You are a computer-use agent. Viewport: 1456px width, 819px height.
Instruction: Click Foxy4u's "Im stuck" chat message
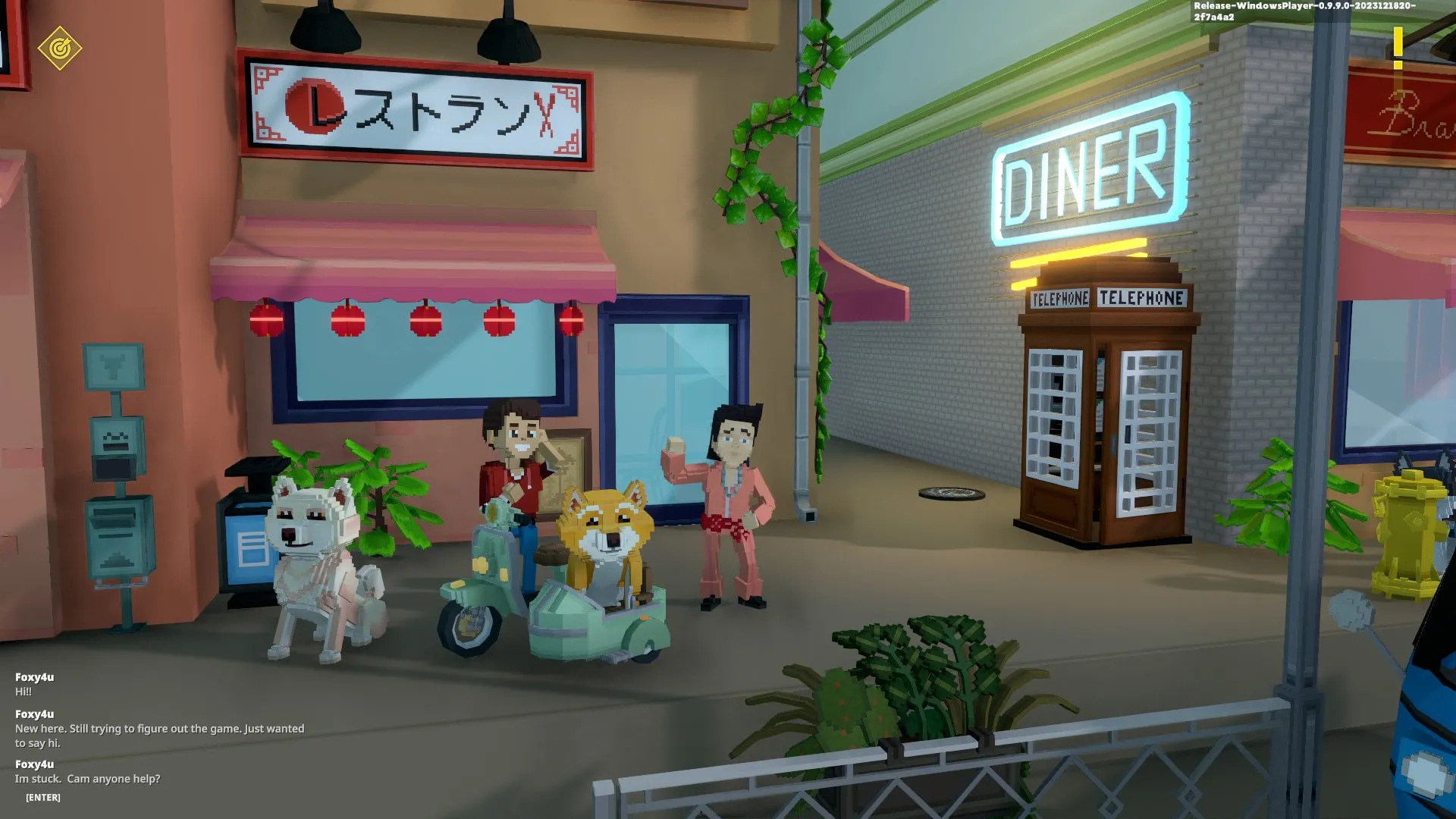(x=88, y=779)
